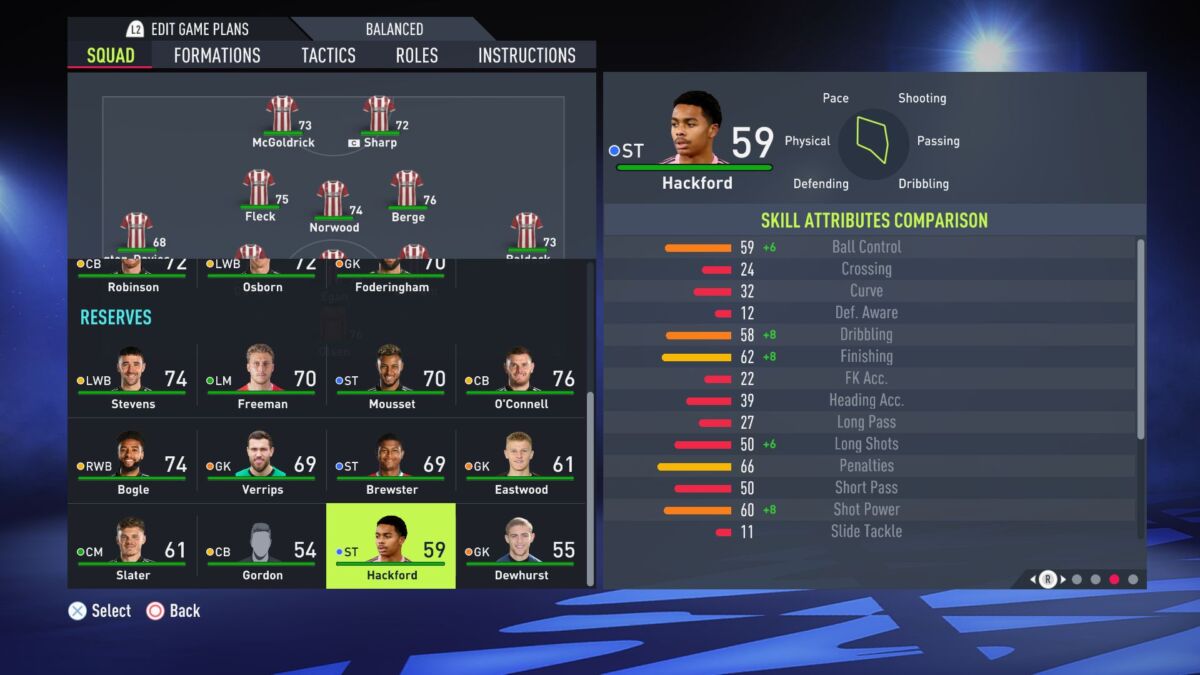Open the Tactics tab
This screenshot has height=675, width=1200.
coord(328,55)
